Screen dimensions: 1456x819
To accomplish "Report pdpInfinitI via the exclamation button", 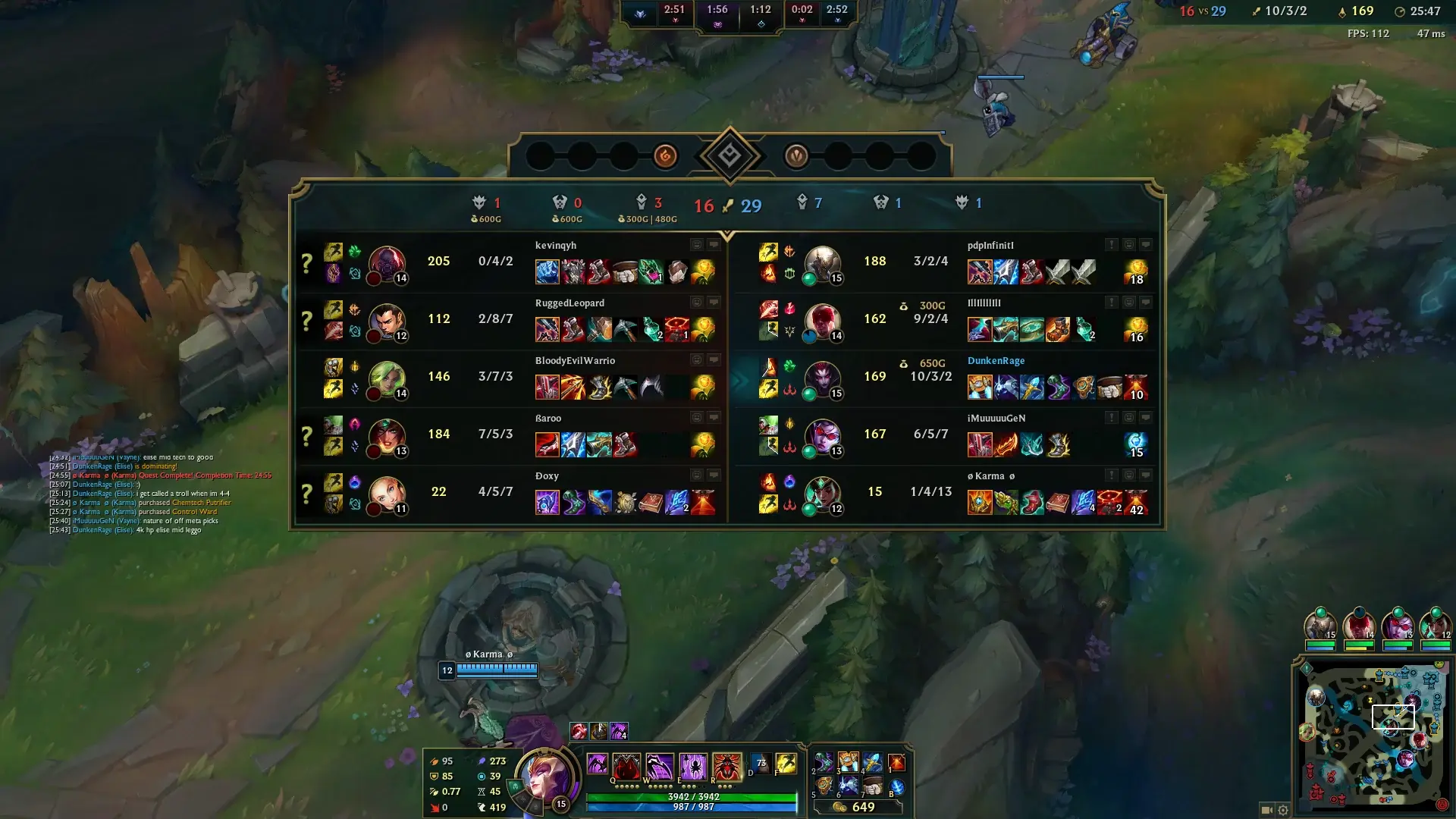I will point(1110,244).
